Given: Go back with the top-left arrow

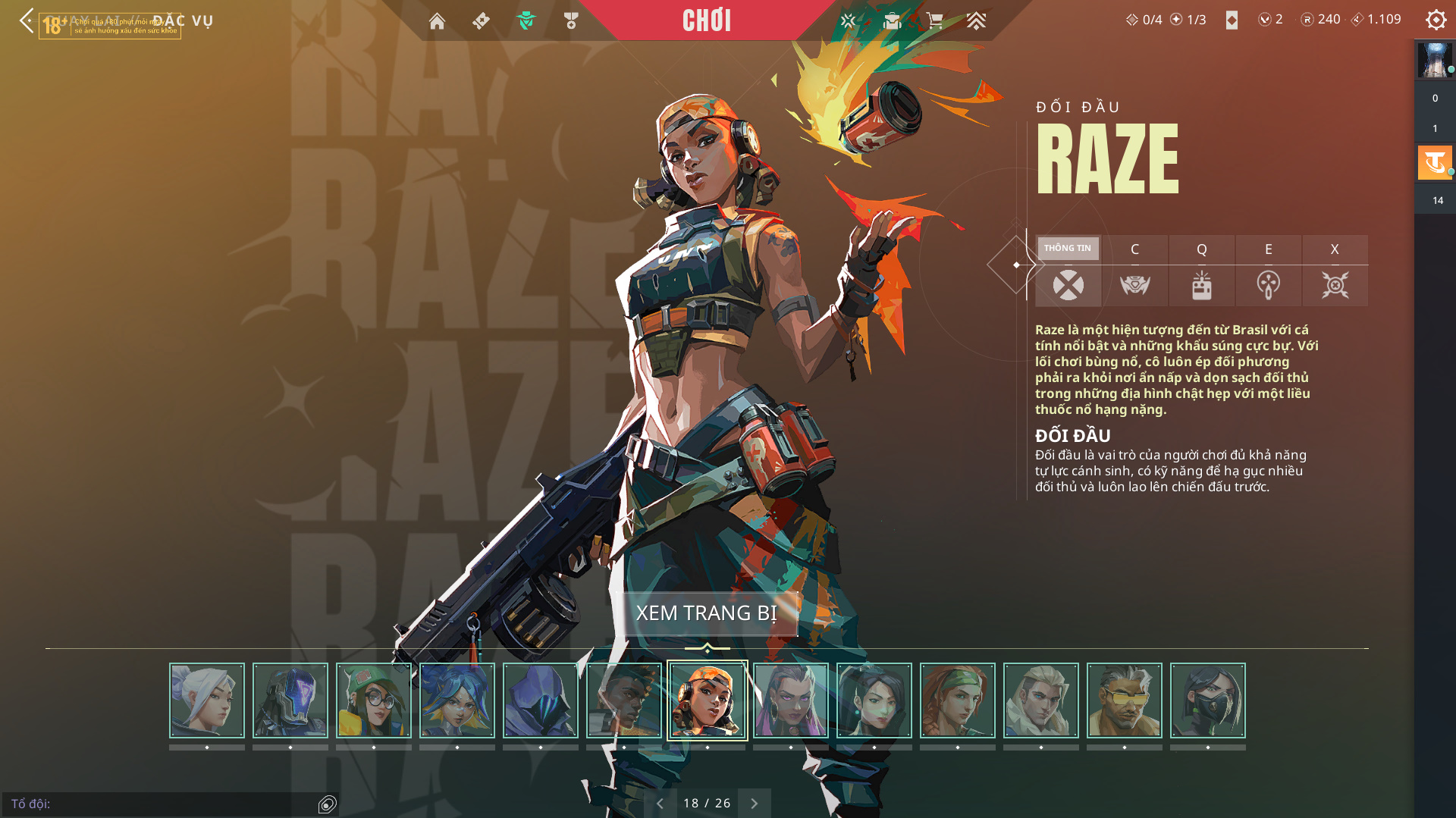Looking at the screenshot, I should click(x=27, y=20).
